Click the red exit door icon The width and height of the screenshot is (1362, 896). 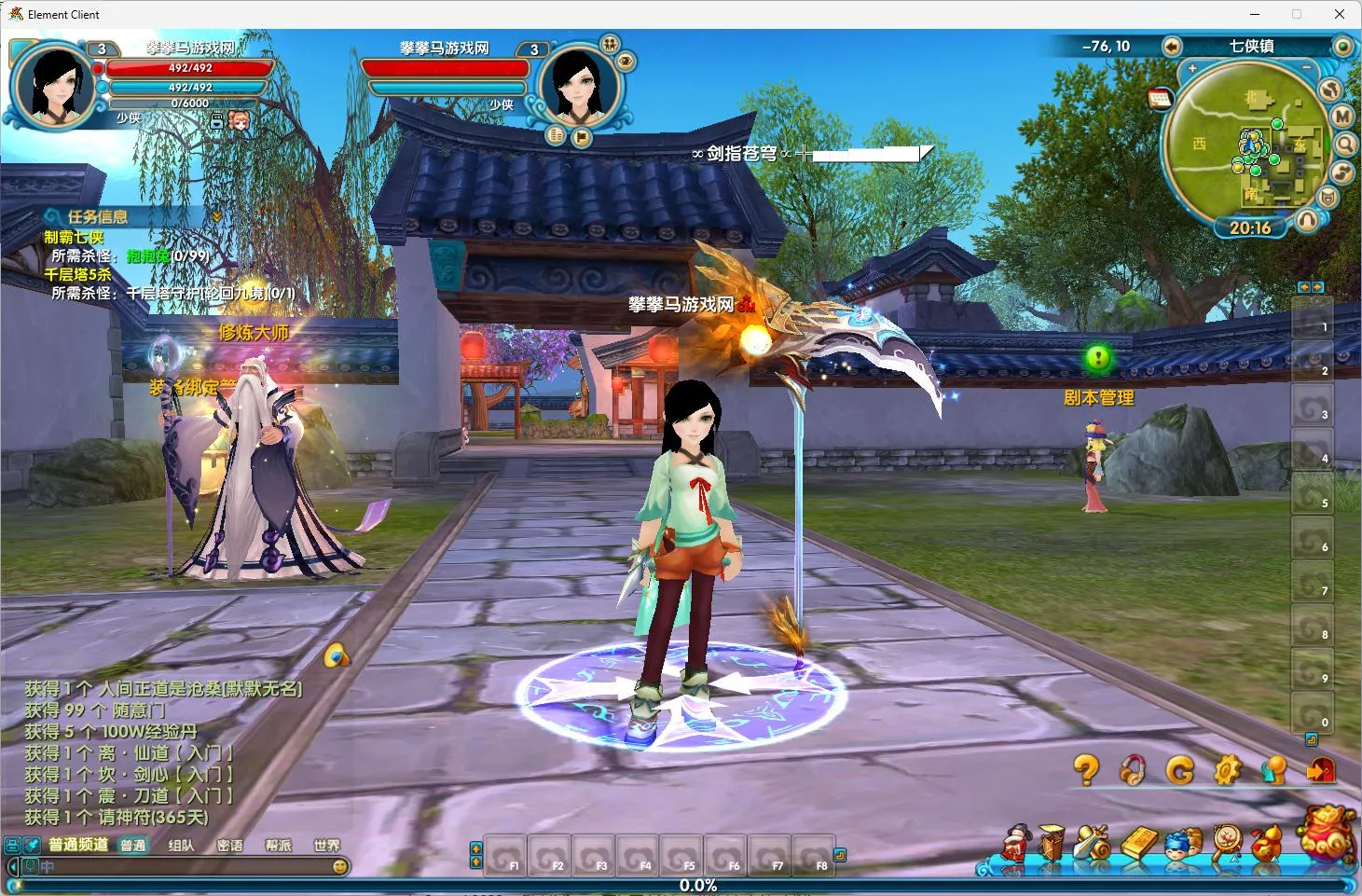click(1320, 769)
